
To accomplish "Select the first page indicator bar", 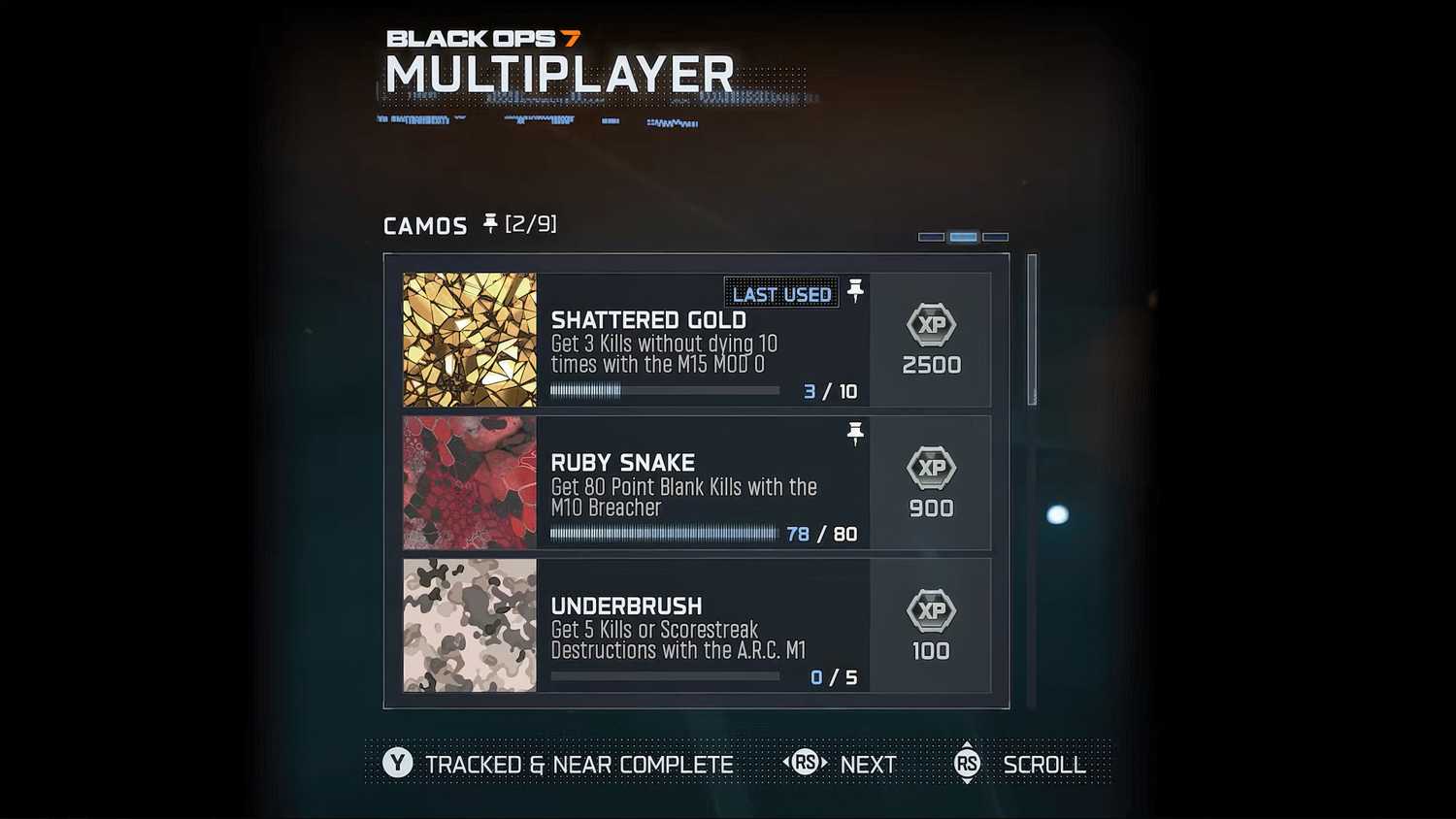I will point(930,236).
